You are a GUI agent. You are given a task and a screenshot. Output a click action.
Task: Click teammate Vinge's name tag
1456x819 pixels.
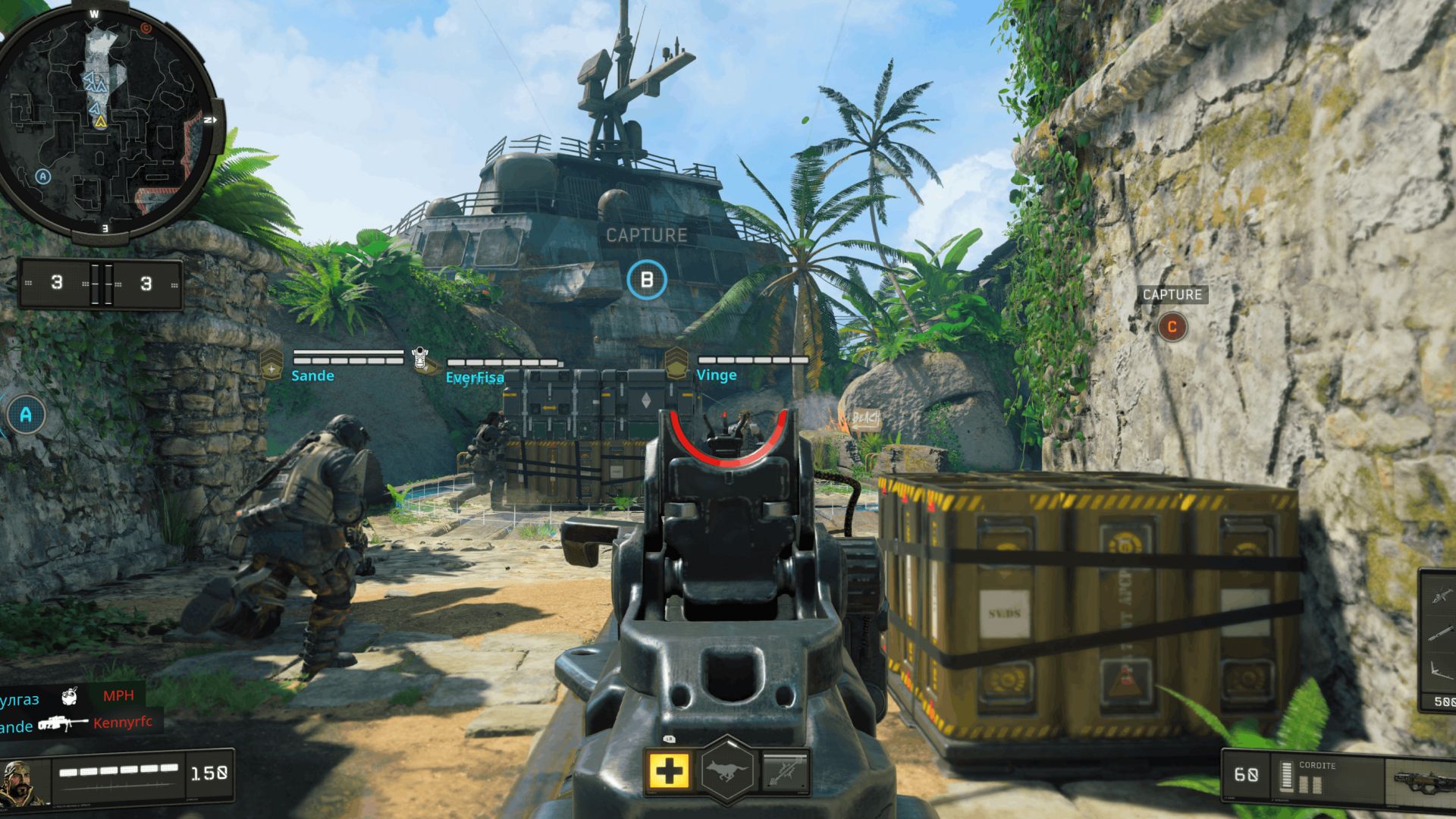click(716, 375)
